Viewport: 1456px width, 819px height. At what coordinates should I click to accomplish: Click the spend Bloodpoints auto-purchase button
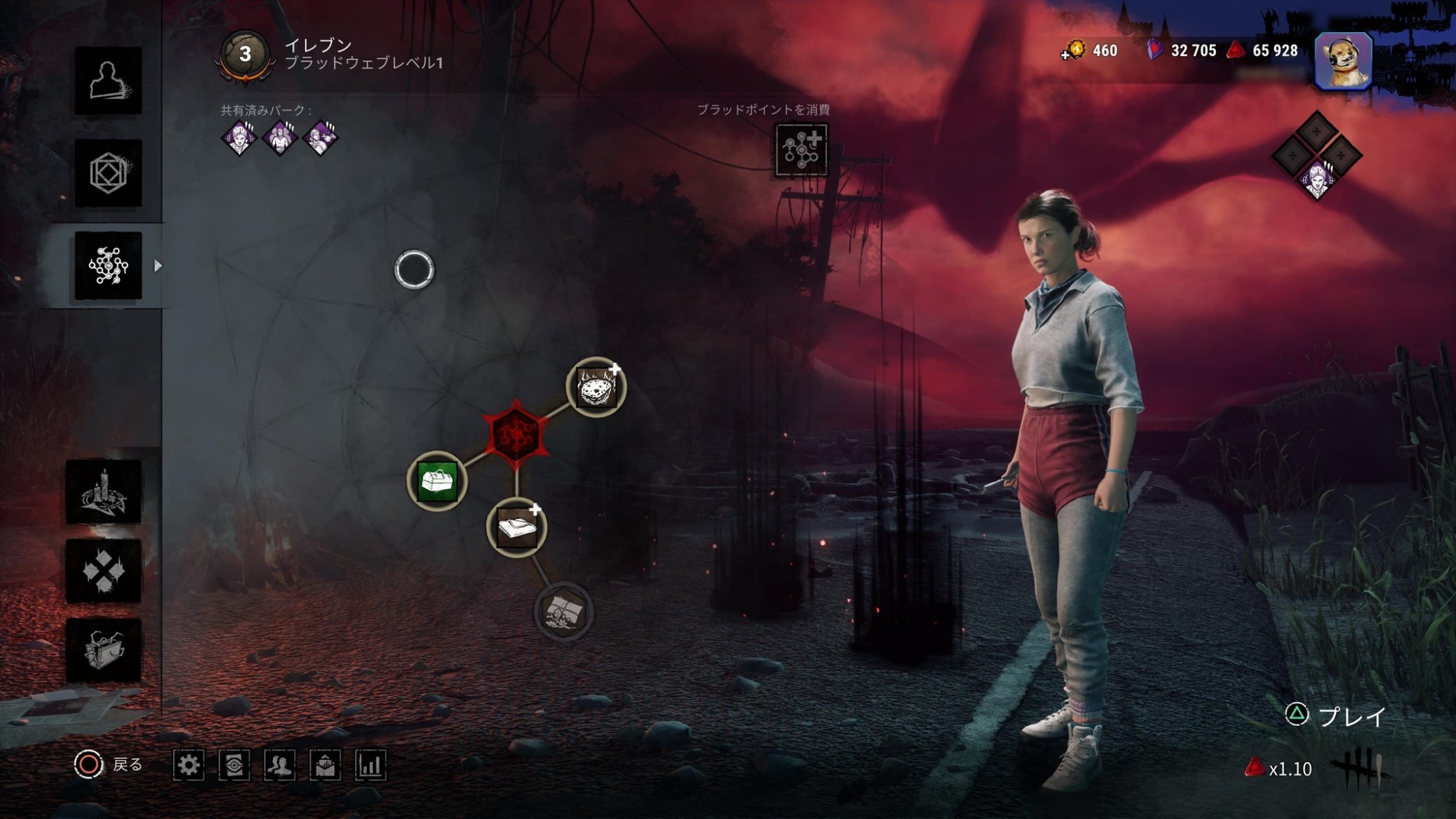point(801,150)
